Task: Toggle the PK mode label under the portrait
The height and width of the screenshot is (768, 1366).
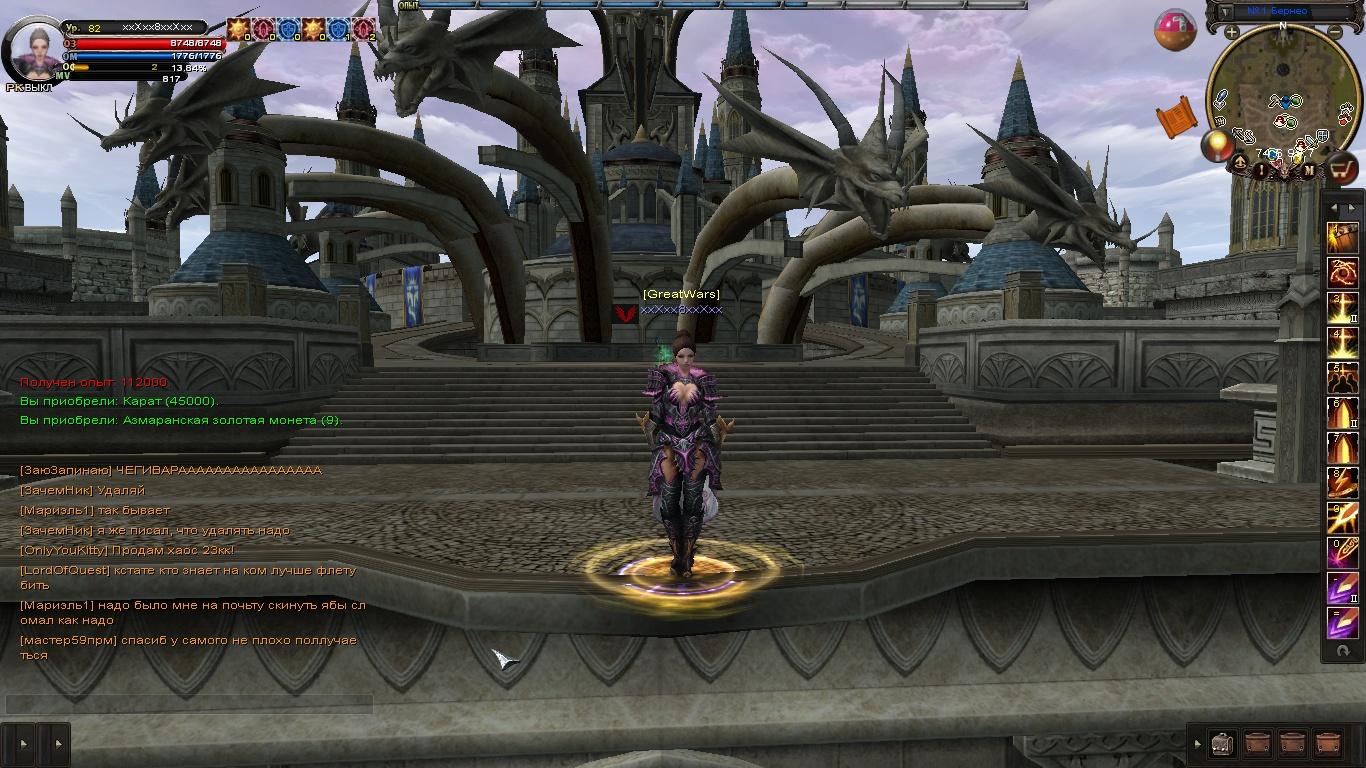Action: coord(29,87)
